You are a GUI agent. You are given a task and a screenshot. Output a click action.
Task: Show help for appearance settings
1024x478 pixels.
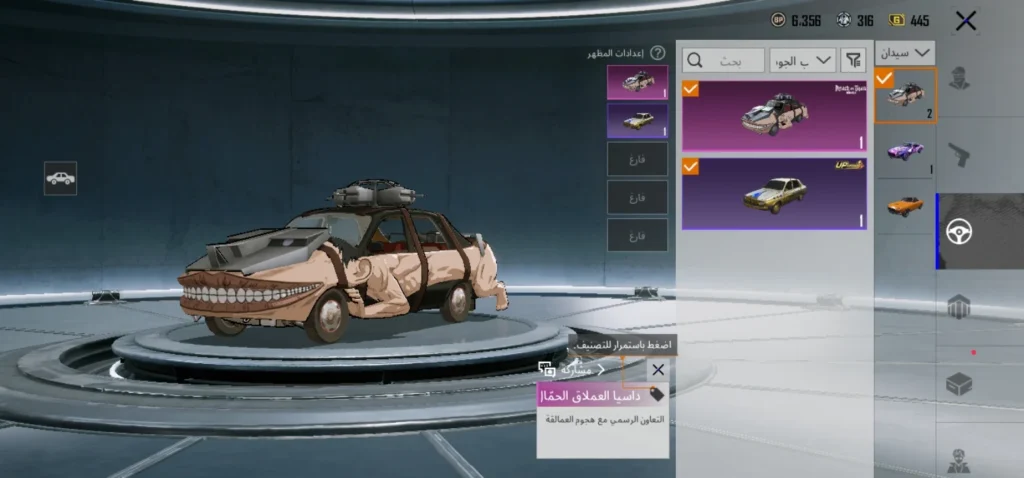click(657, 53)
